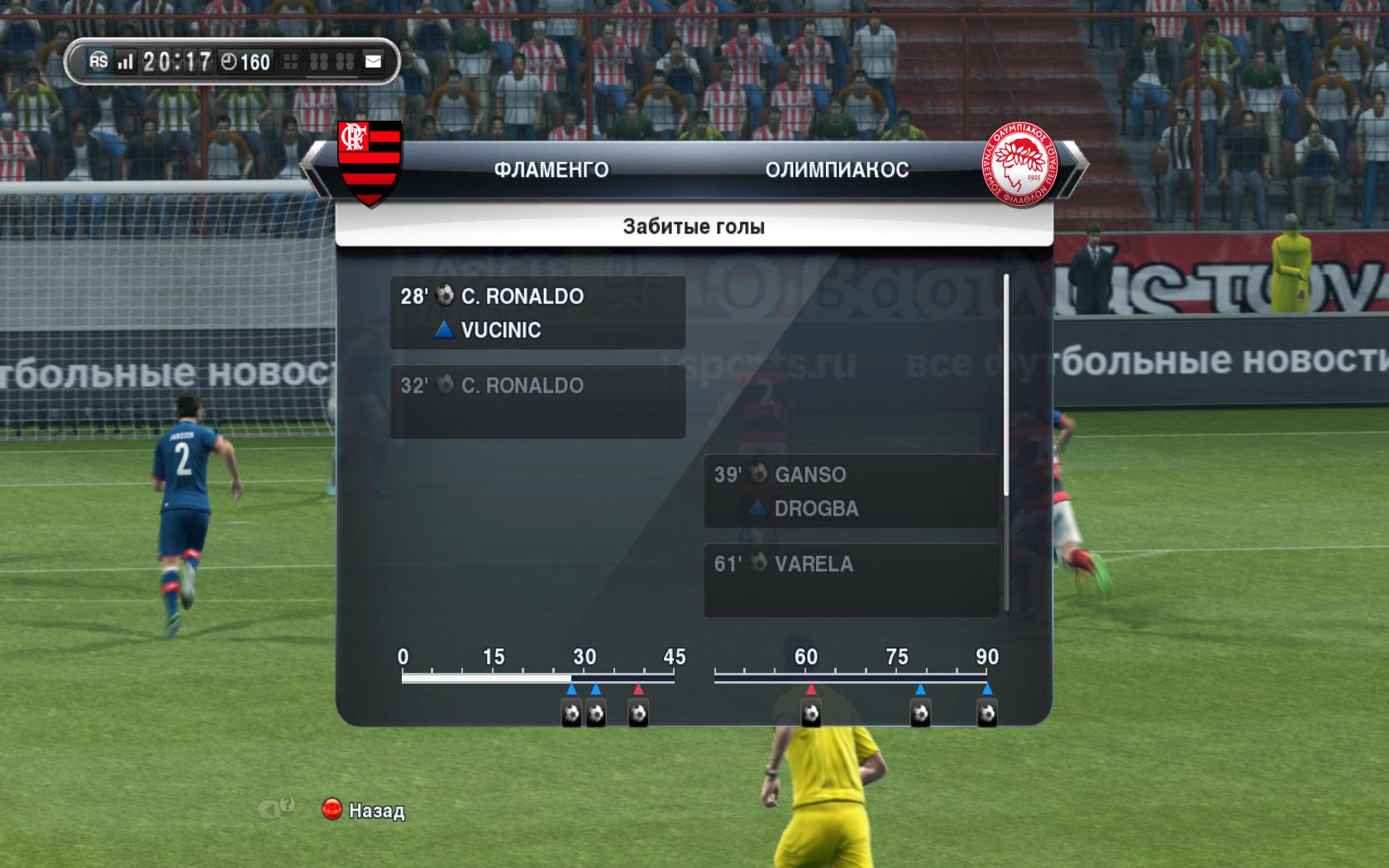
Task: Select the 39th-minute ball marker on timeline
Action: pos(638,713)
